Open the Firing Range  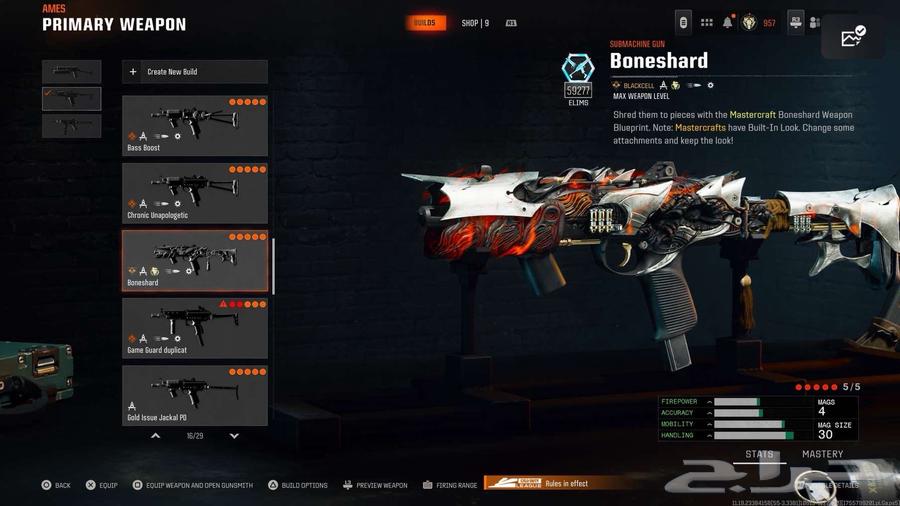tap(449, 485)
